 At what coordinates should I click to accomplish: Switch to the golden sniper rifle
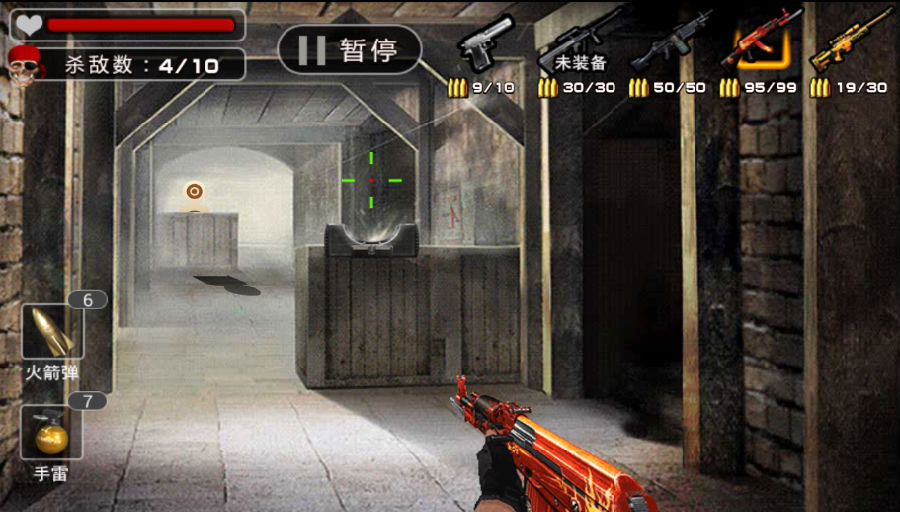pyautogui.click(x=850, y=45)
